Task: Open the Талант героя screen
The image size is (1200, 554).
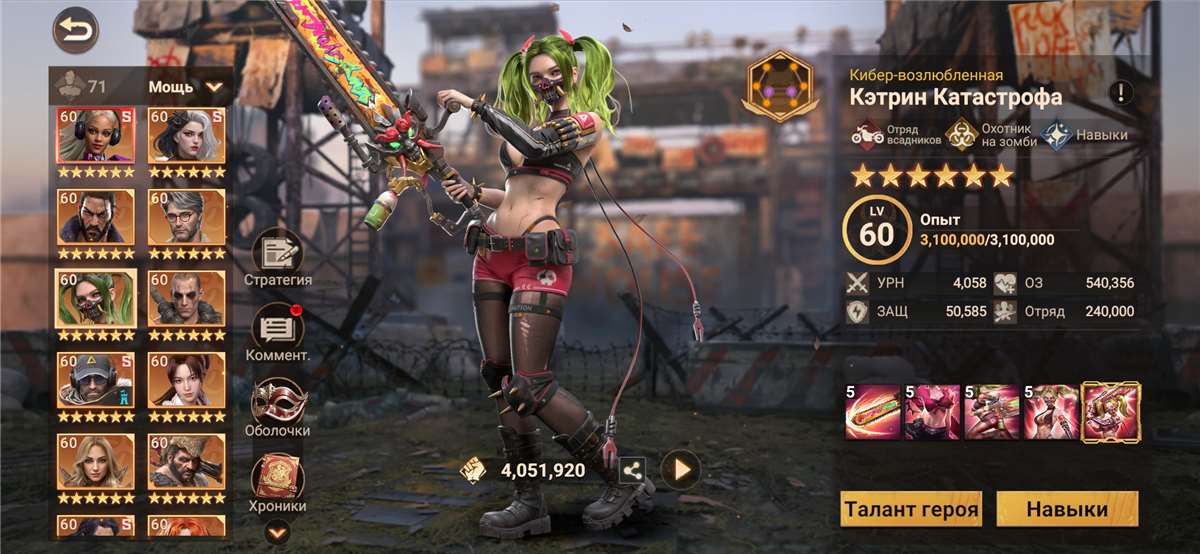Action: (911, 509)
